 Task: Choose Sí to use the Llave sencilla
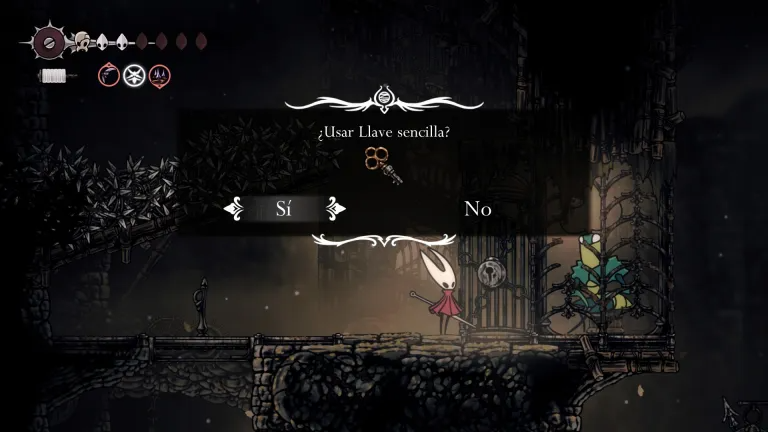pyautogui.click(x=285, y=209)
